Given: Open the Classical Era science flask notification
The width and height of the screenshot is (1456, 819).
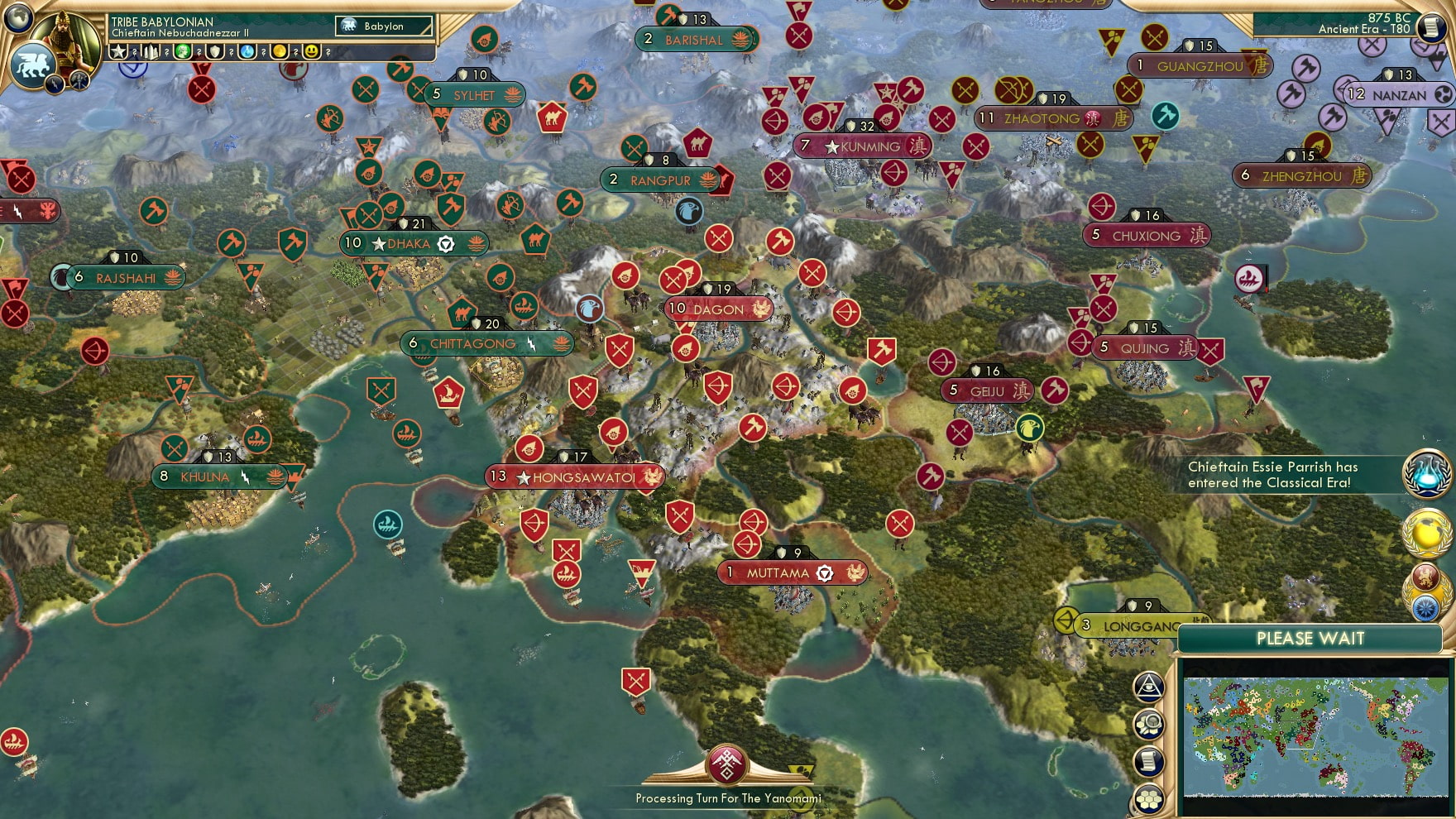Looking at the screenshot, I should click(1427, 475).
